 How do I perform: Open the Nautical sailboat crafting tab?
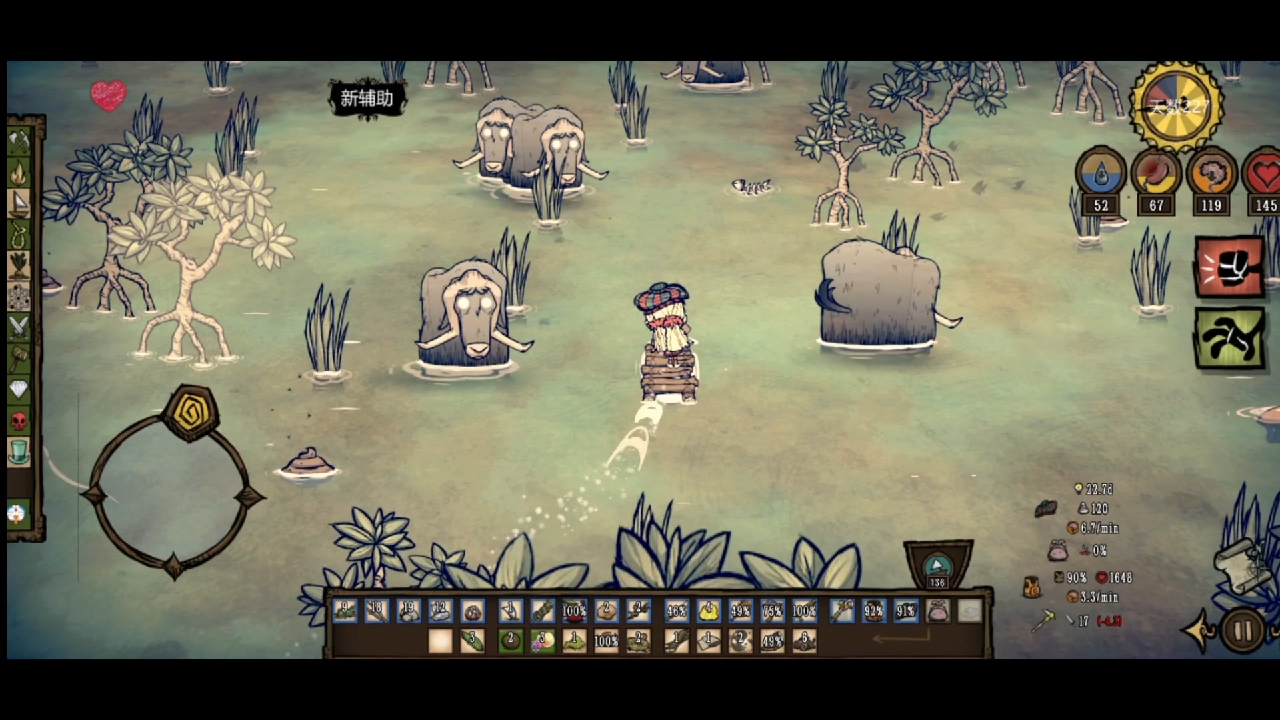pyautogui.click(x=19, y=204)
